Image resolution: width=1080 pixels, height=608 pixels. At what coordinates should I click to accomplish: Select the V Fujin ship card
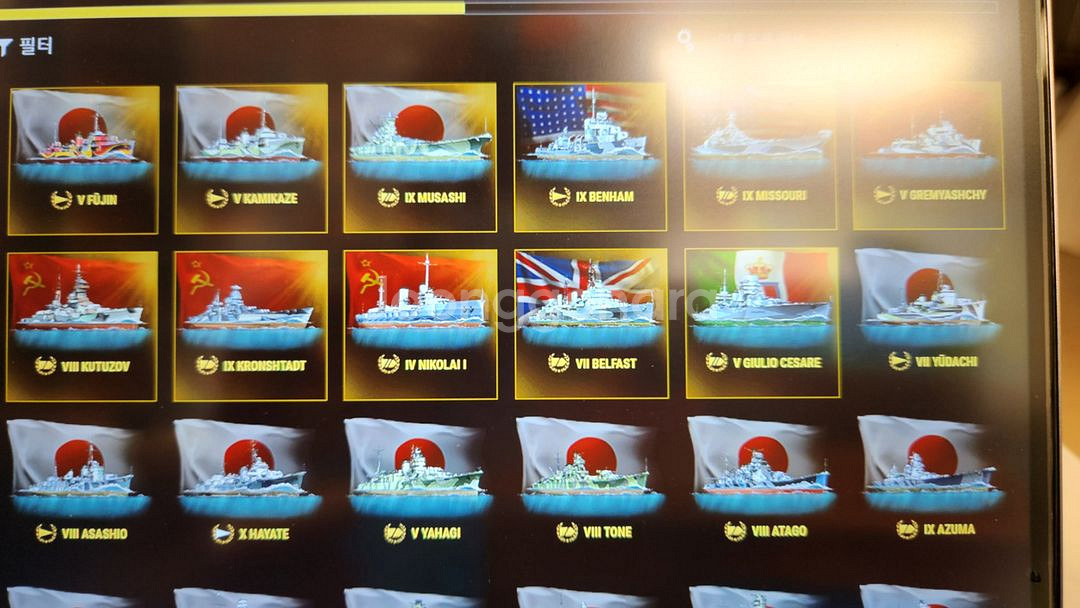[83, 158]
